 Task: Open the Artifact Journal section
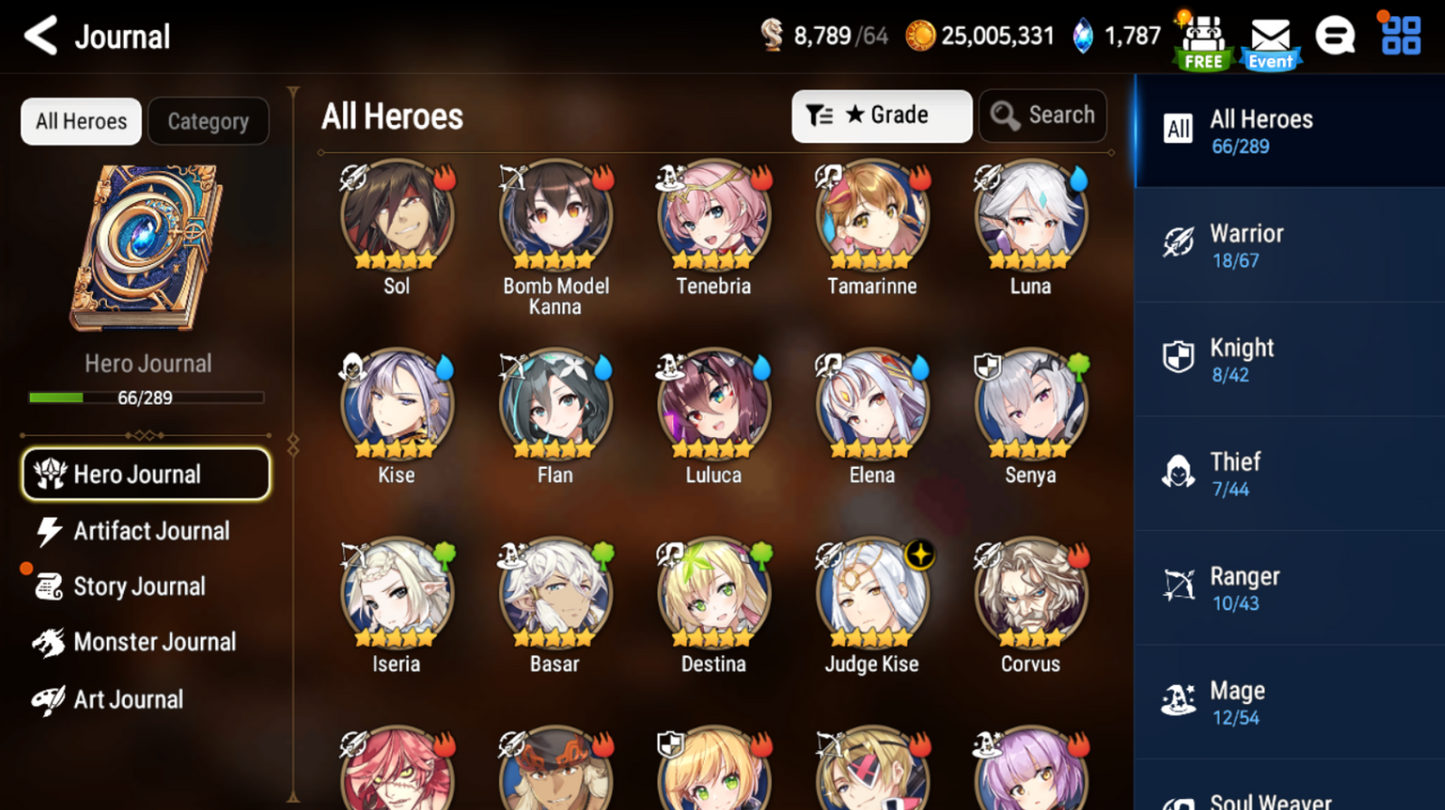[150, 531]
